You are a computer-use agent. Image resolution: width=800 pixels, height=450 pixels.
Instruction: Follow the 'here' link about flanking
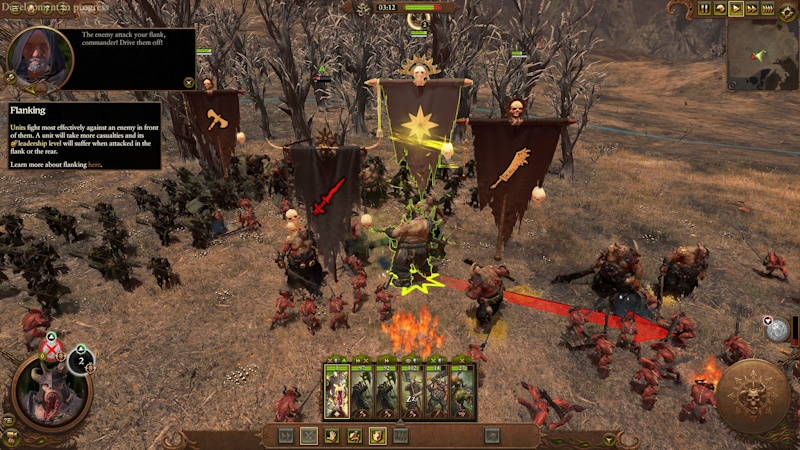click(x=94, y=164)
